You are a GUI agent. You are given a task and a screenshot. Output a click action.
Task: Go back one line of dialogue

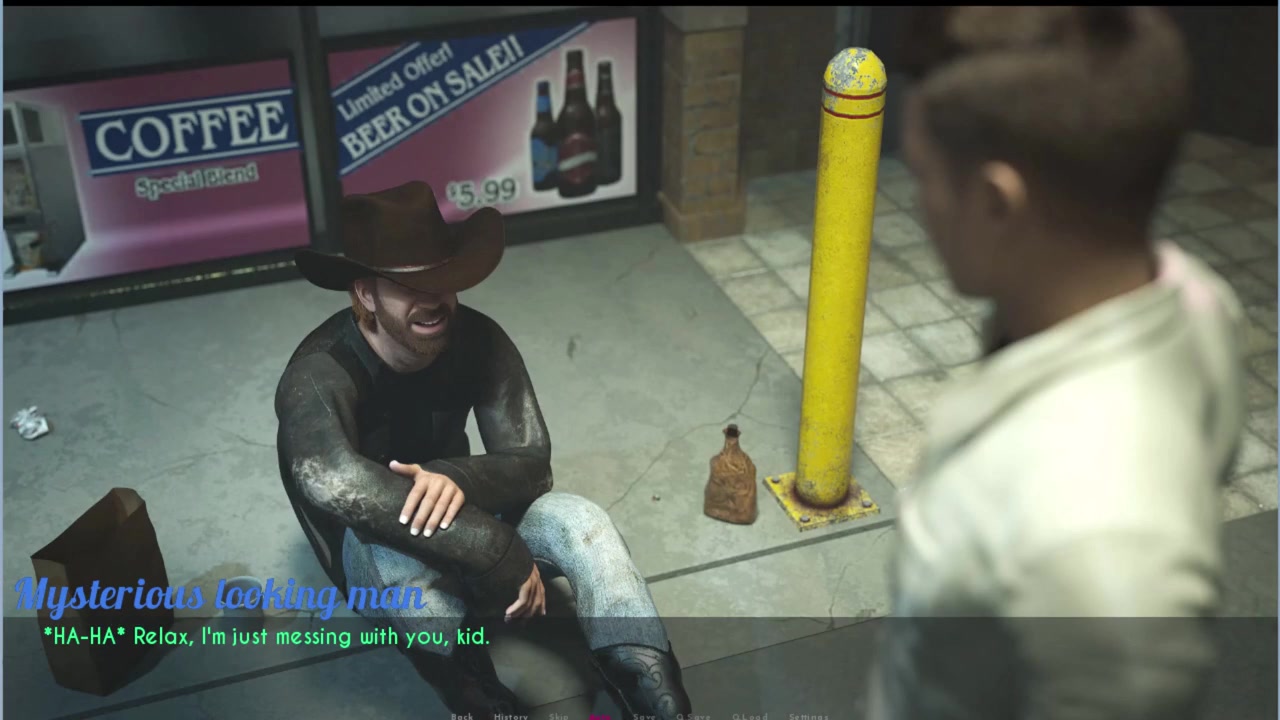pyautogui.click(x=462, y=716)
